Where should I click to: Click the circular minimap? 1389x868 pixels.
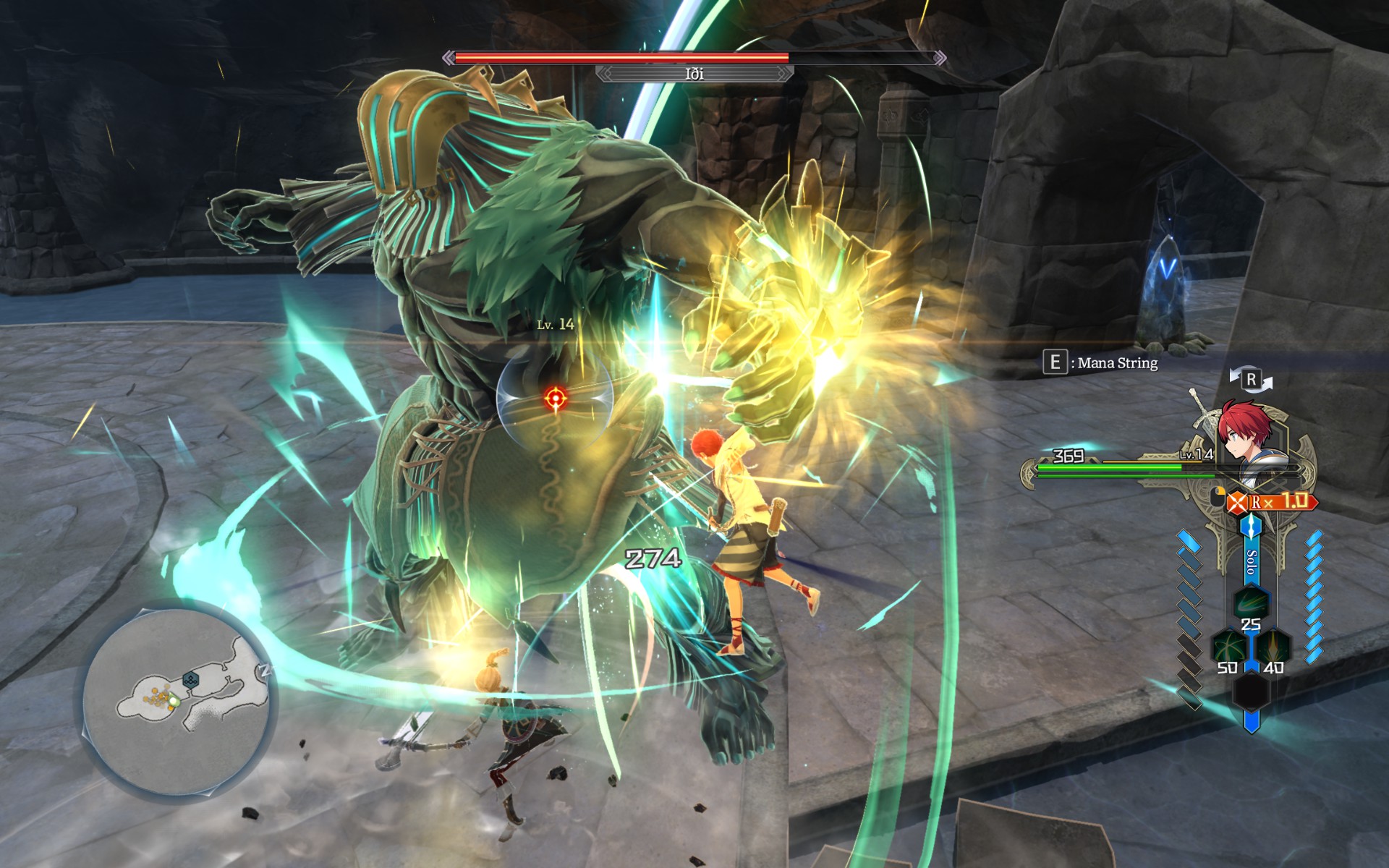(x=176, y=702)
